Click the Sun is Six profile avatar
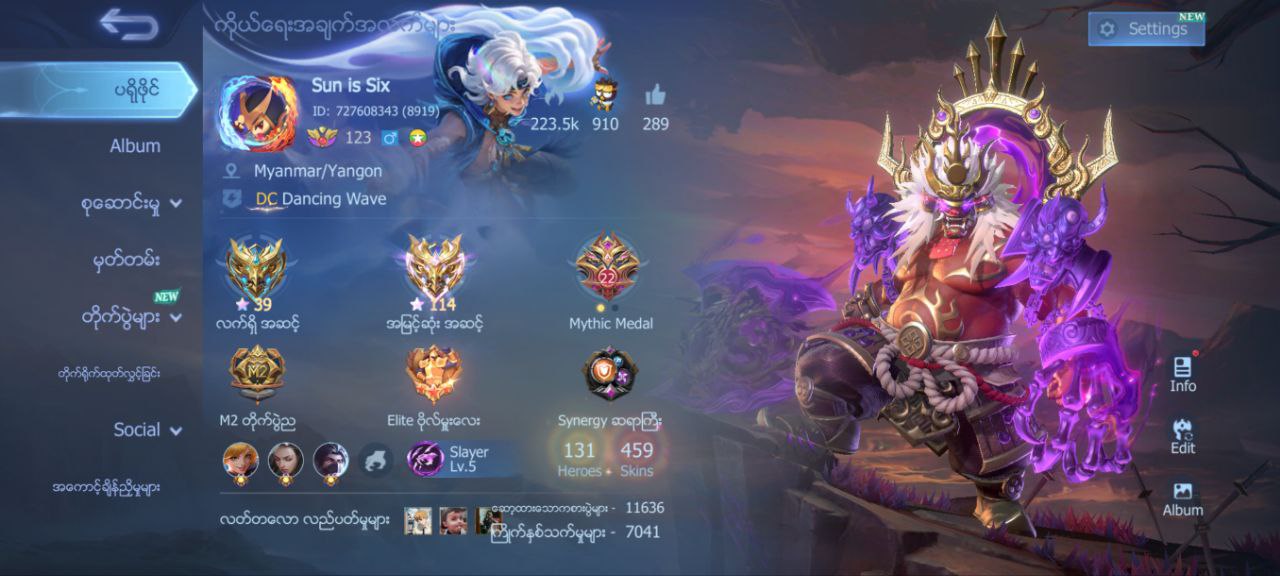The width and height of the screenshot is (1280, 576). pos(258,112)
